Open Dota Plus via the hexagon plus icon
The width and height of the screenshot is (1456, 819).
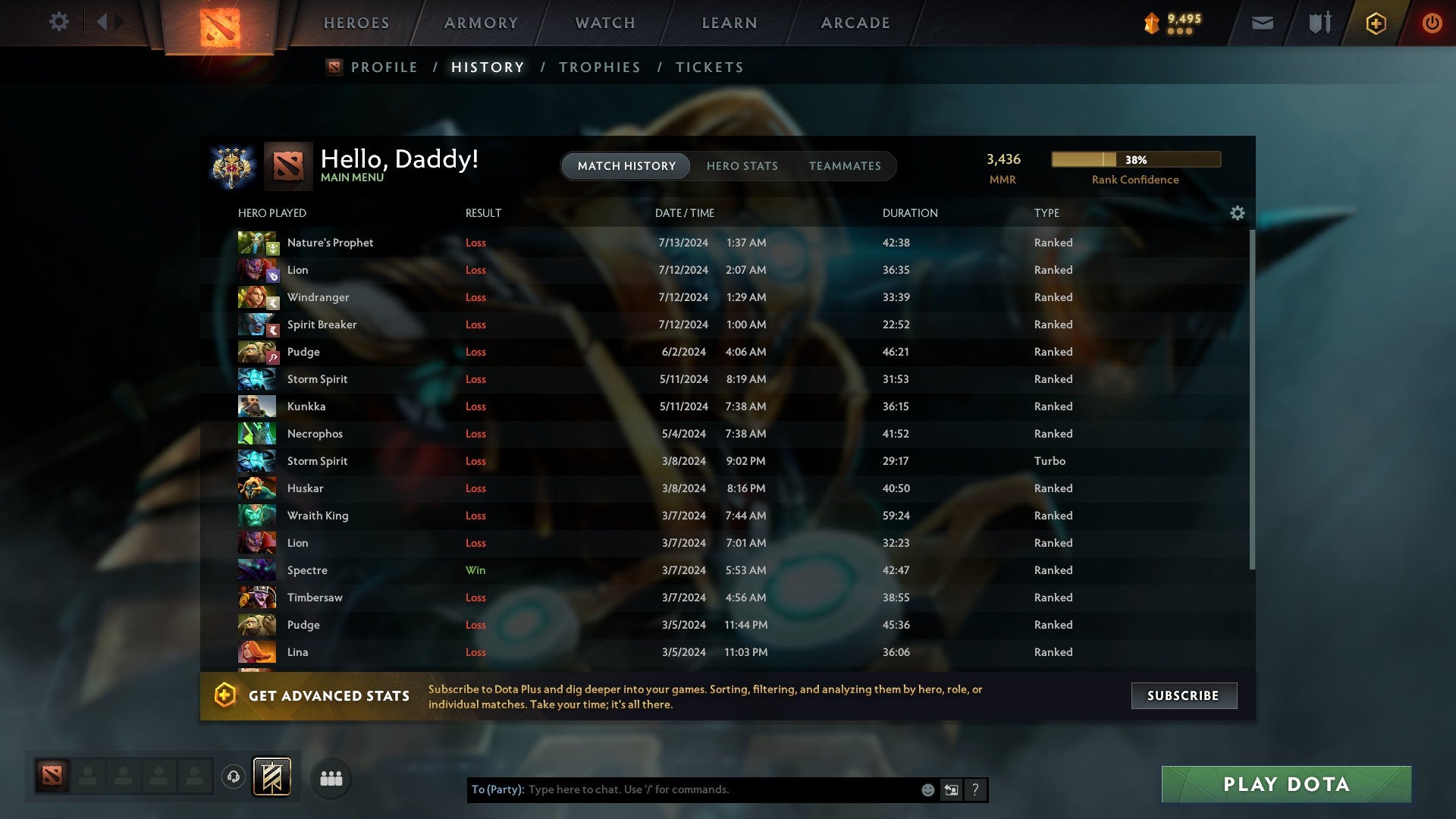pyautogui.click(x=1375, y=23)
